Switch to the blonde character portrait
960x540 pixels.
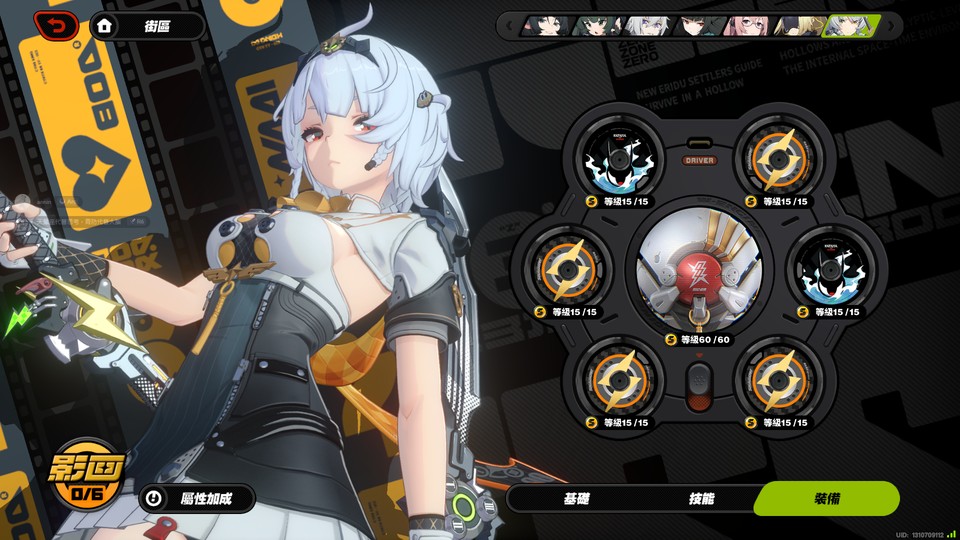[795, 26]
